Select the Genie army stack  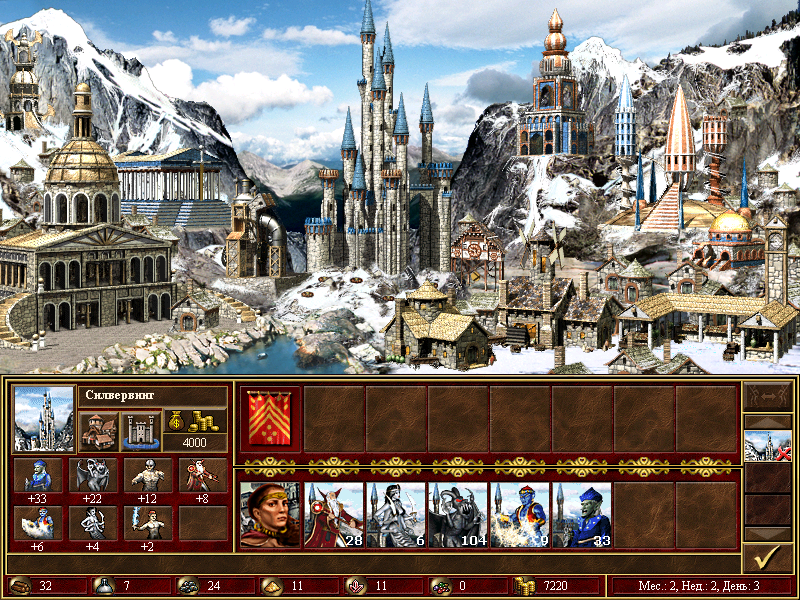[519, 515]
